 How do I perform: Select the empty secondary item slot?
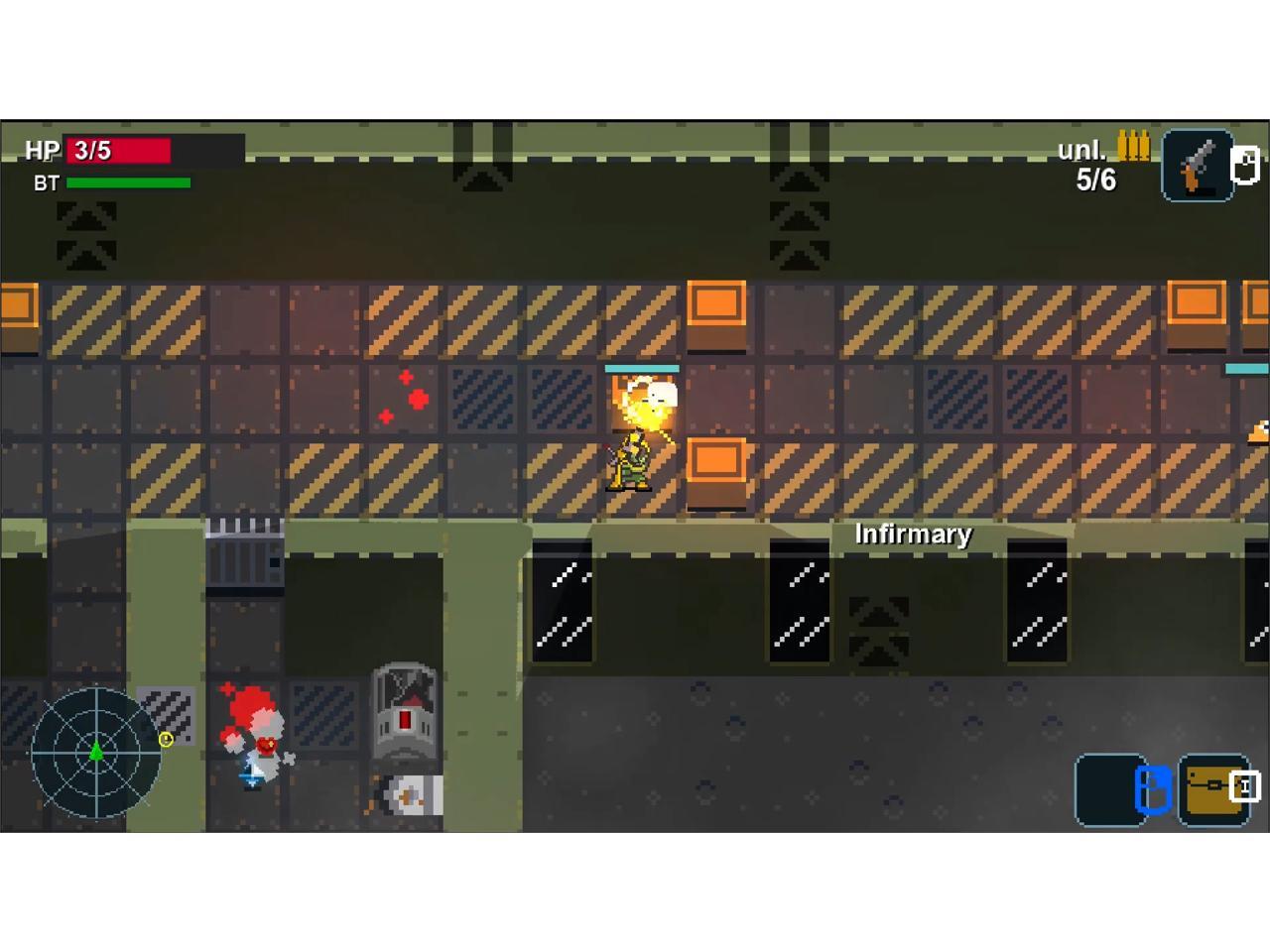[1109, 789]
